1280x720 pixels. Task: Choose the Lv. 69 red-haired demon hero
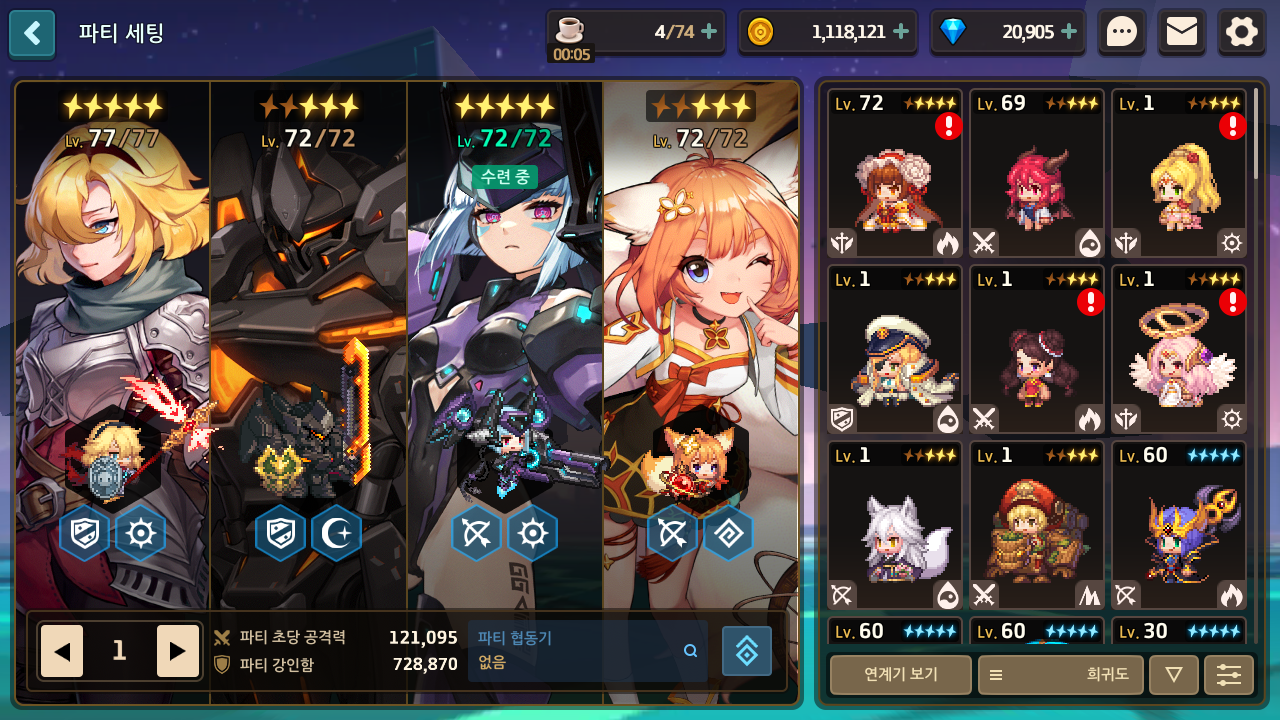click(x=1037, y=174)
